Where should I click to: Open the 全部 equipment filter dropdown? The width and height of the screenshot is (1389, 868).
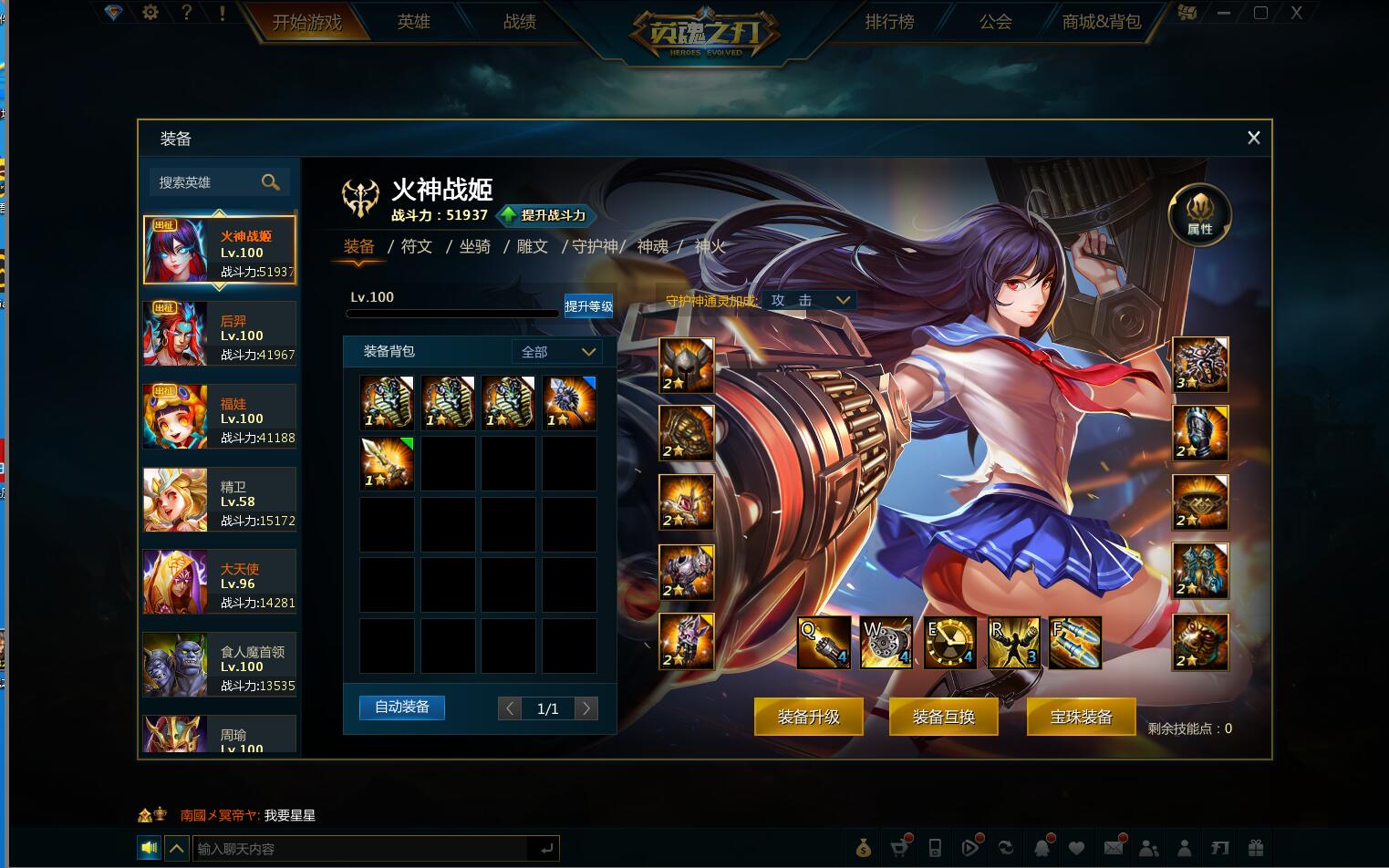coord(557,352)
